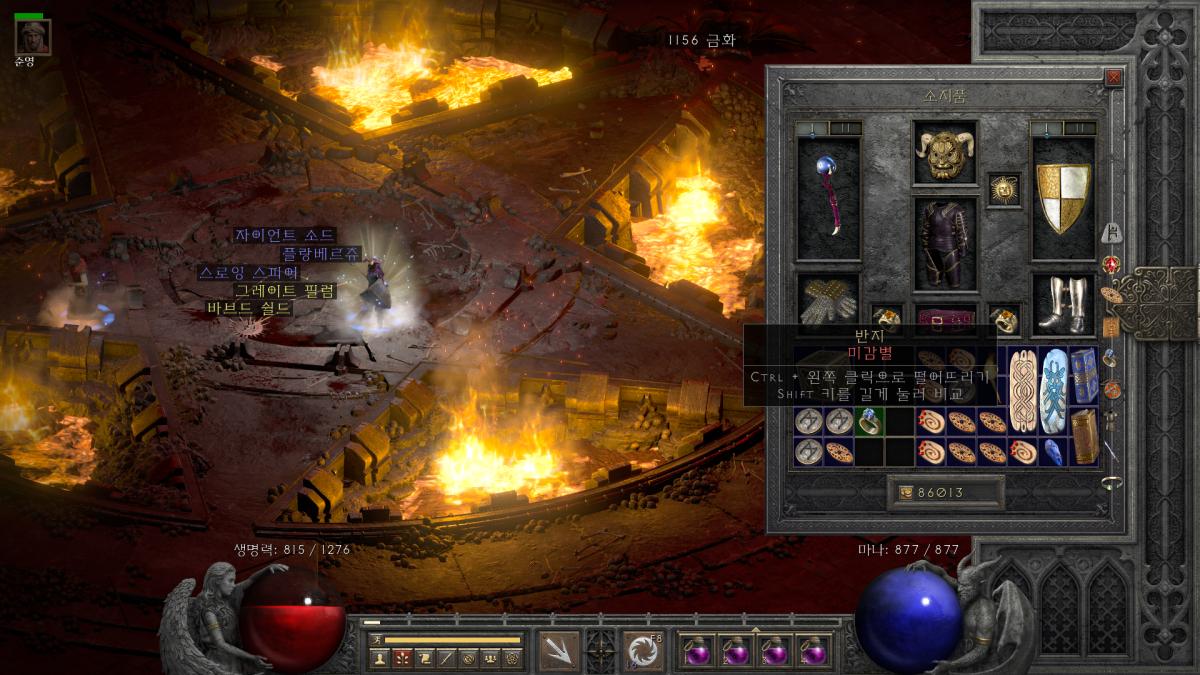Click the horned mask helmet slot
The width and height of the screenshot is (1200, 675).
pyautogui.click(x=944, y=153)
